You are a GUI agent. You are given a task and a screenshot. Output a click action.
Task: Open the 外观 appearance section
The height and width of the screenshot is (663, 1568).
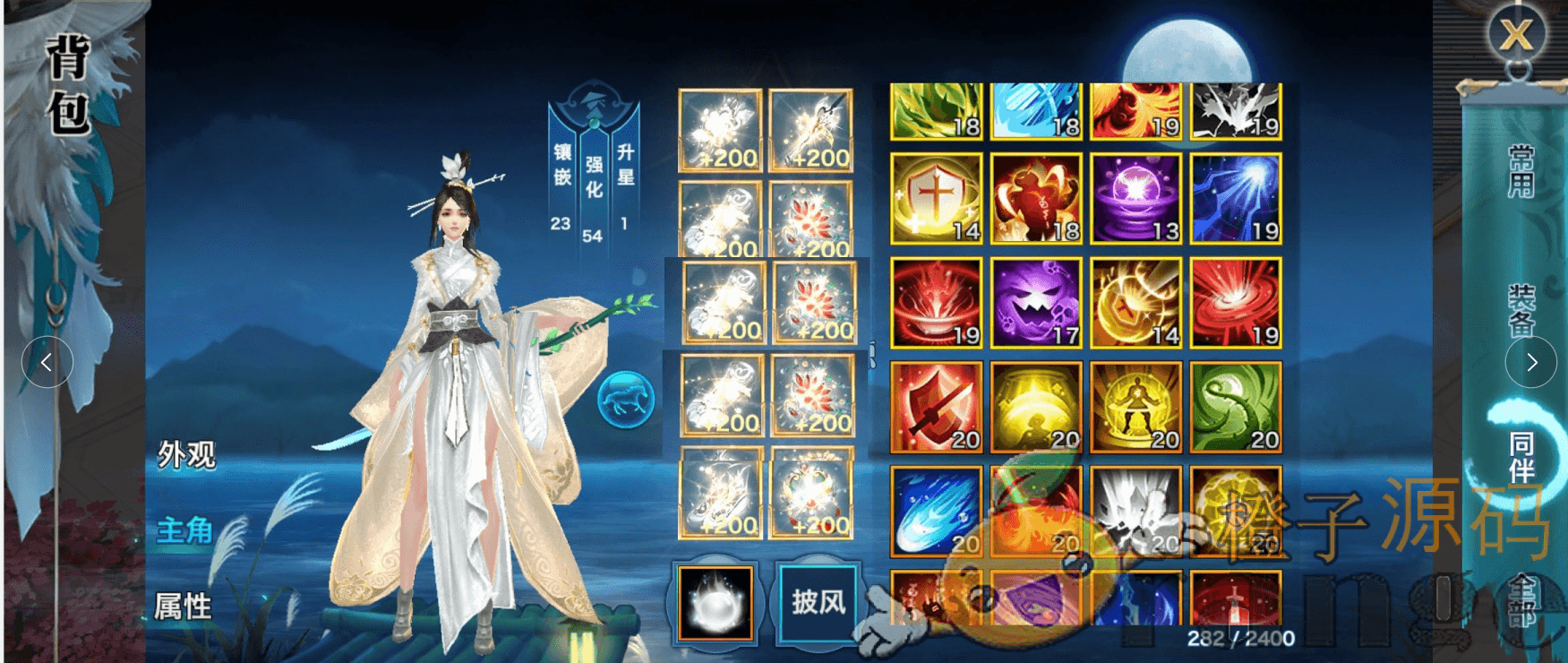pyautogui.click(x=186, y=454)
